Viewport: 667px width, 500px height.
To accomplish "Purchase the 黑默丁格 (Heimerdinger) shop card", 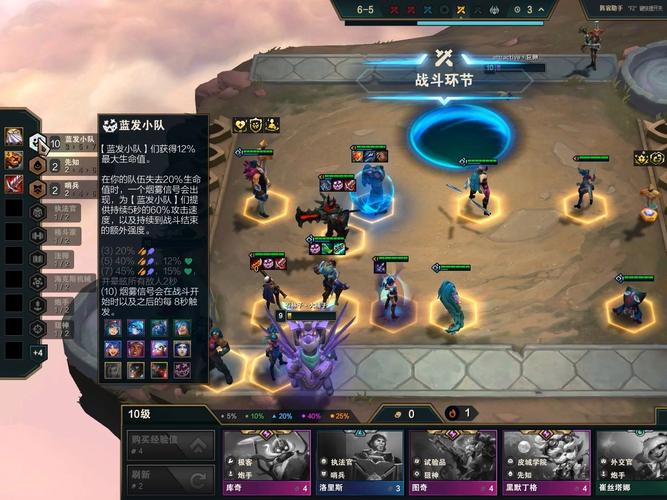I will 547,462.
